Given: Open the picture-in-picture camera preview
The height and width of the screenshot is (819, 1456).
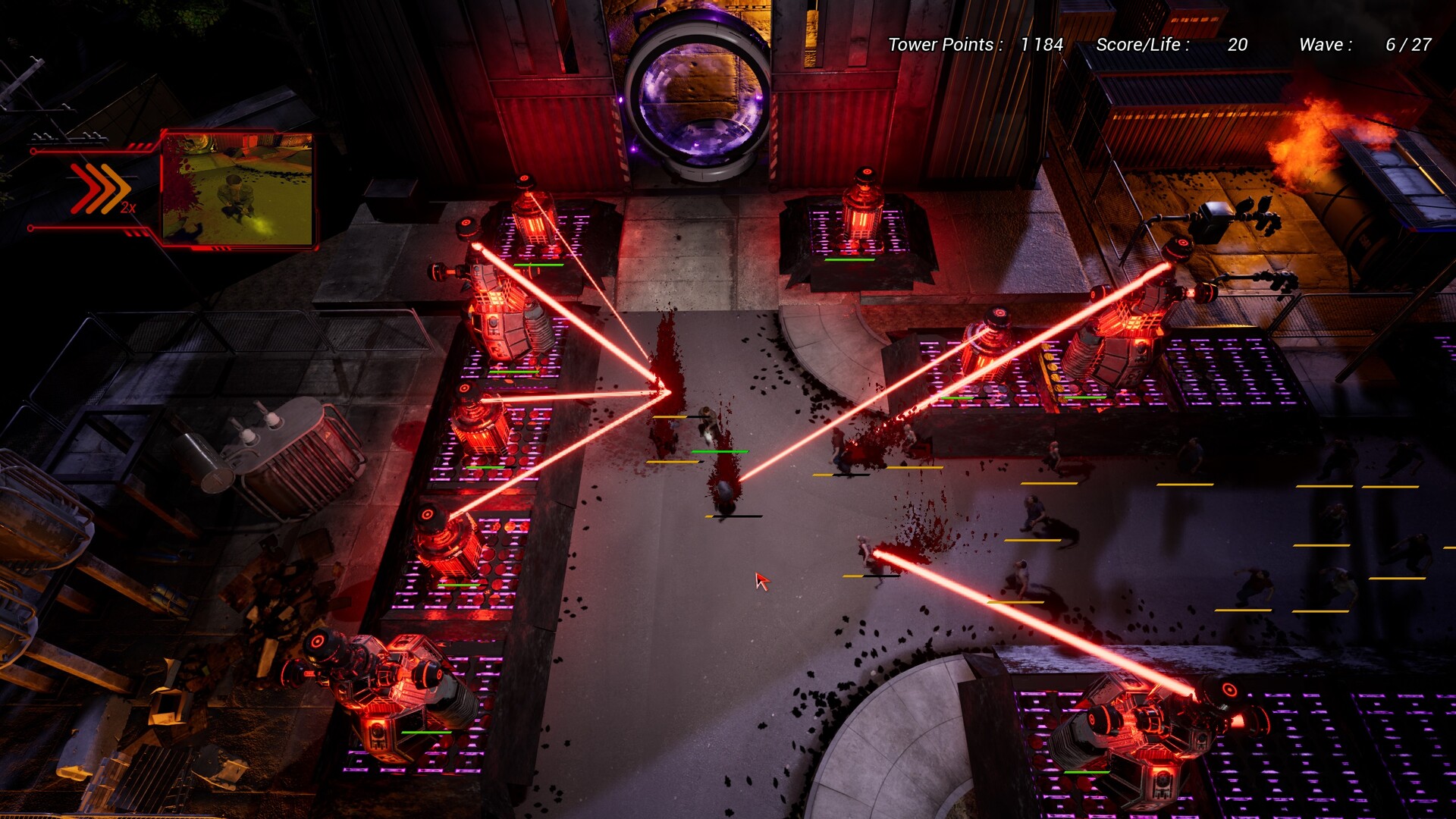Looking at the screenshot, I should pos(237,189).
